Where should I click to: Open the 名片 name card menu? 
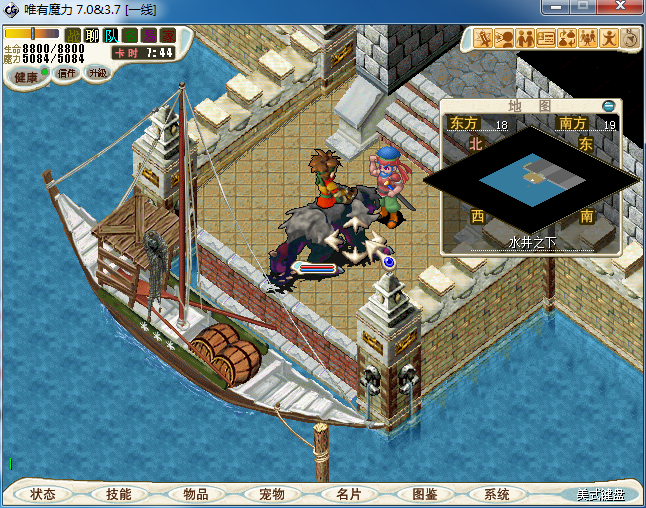pyautogui.click(x=348, y=494)
